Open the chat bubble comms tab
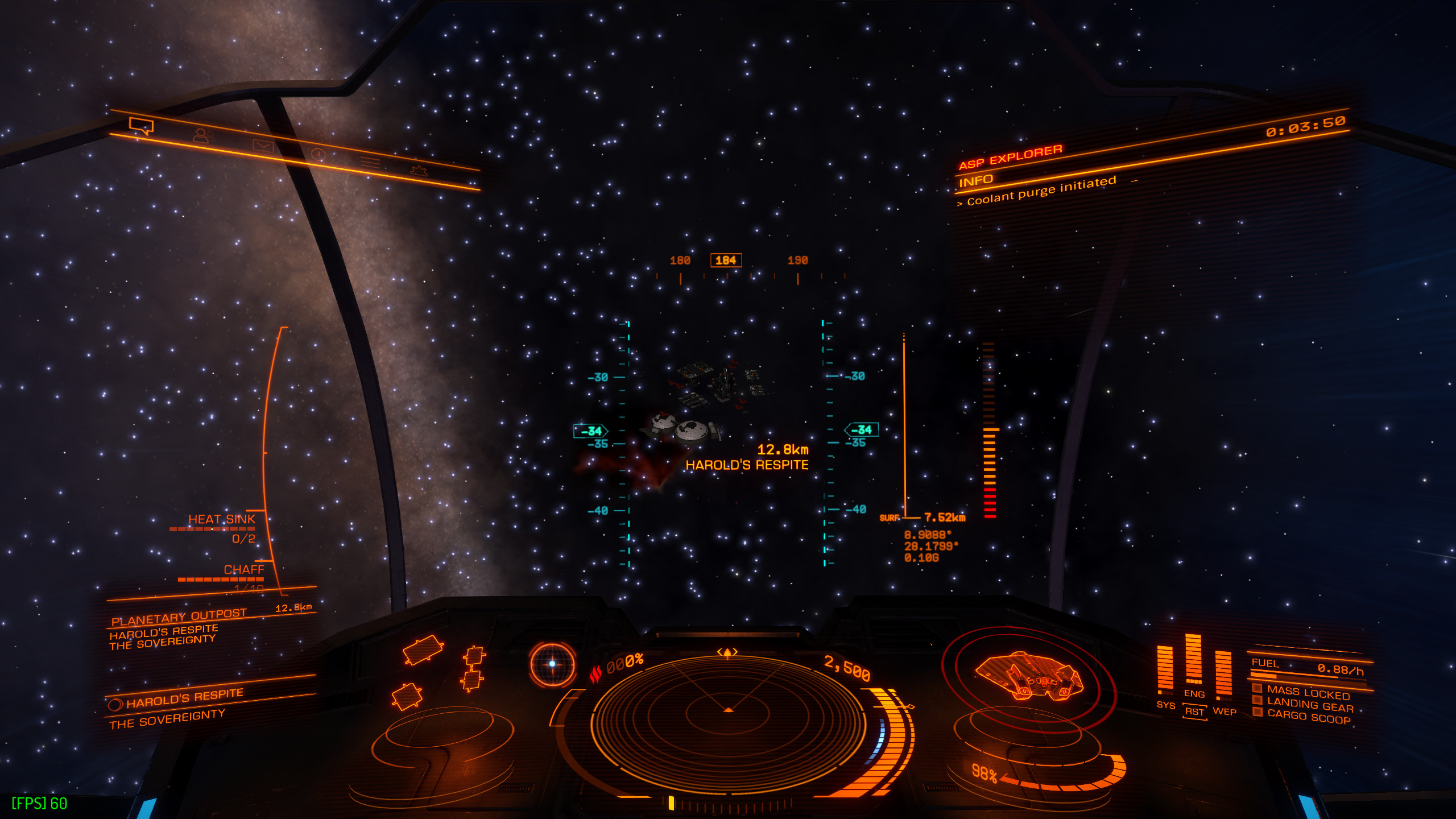1456x819 pixels. (141, 125)
